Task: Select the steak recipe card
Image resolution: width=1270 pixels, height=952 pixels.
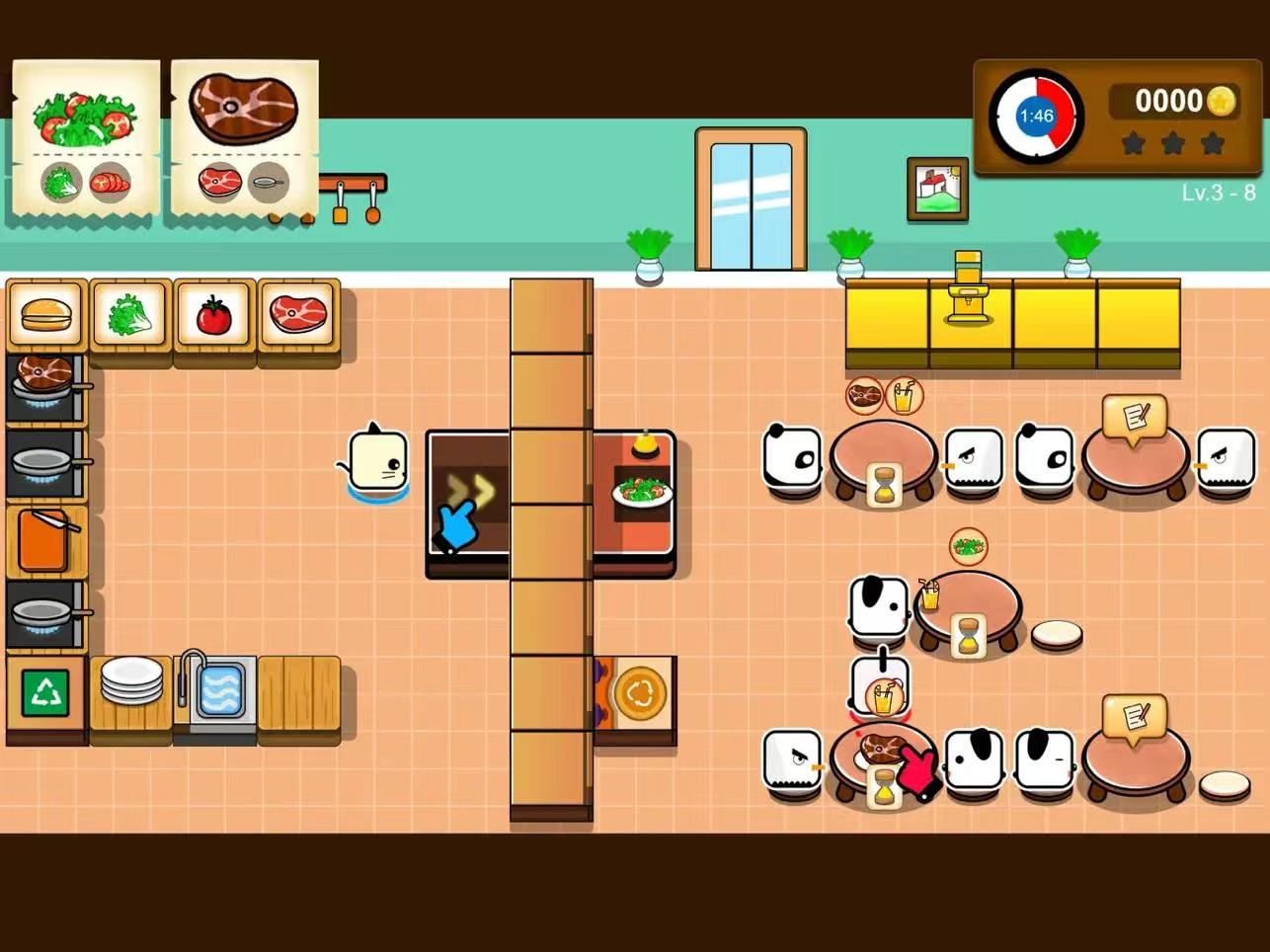Action: pyautogui.click(x=244, y=138)
